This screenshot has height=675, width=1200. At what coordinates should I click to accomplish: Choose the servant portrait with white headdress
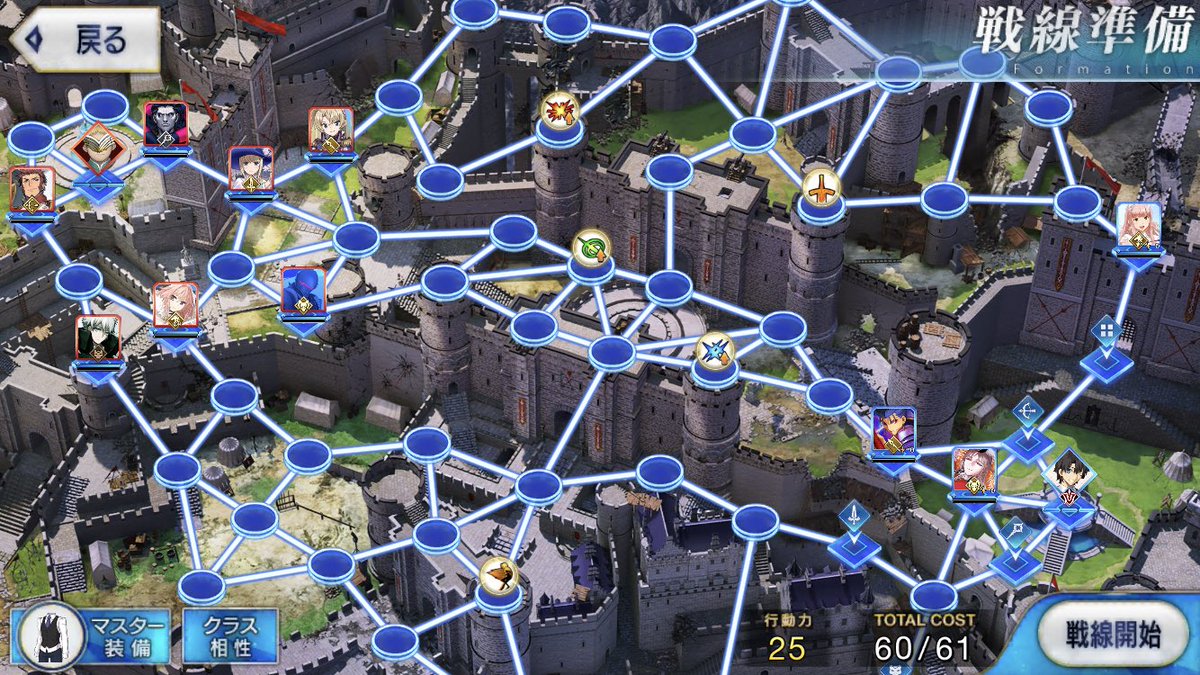click(973, 470)
